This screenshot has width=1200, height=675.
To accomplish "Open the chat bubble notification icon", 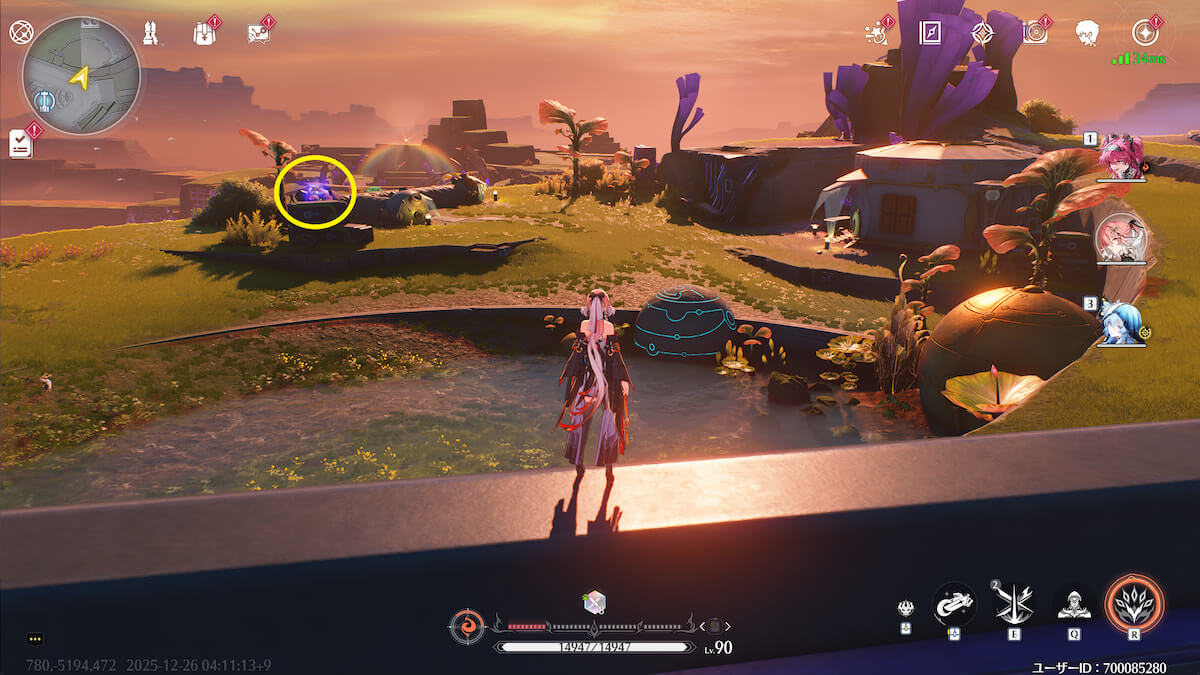I will (x=259, y=33).
